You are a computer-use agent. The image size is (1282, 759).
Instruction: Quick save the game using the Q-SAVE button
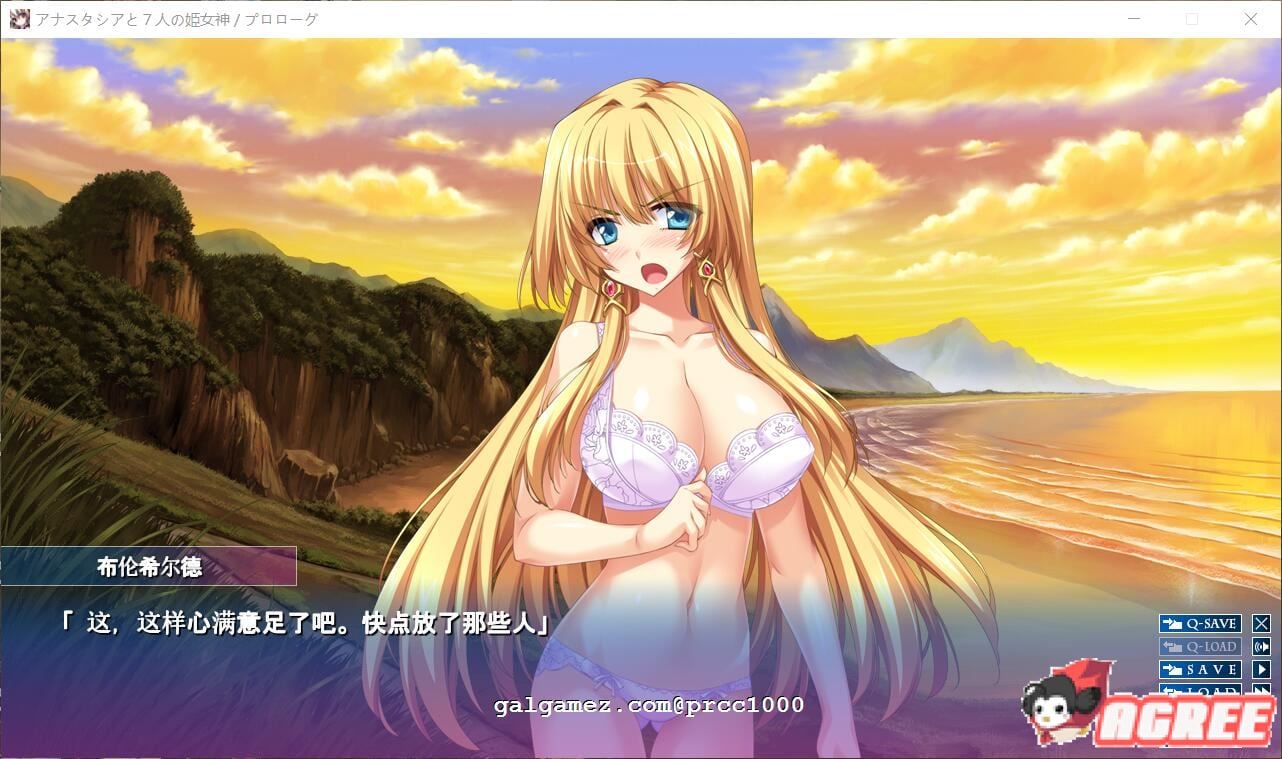click(1200, 623)
